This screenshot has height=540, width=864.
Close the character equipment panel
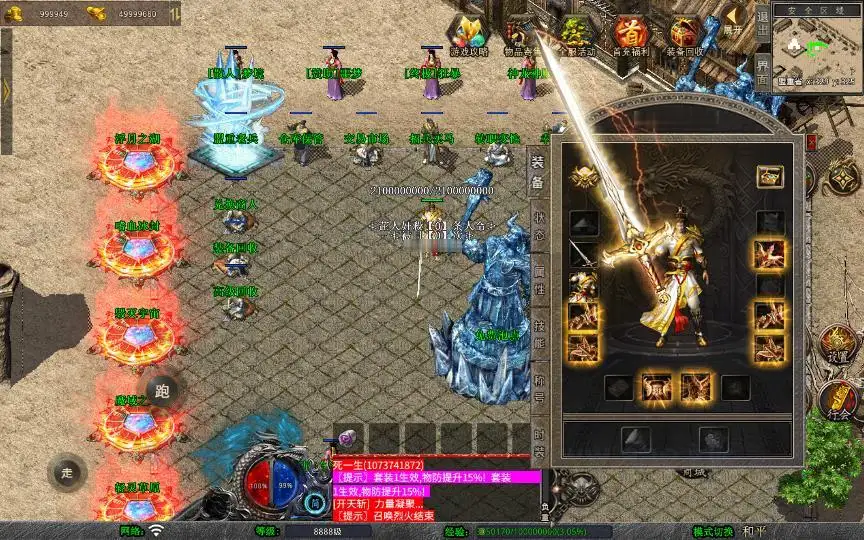click(810, 143)
